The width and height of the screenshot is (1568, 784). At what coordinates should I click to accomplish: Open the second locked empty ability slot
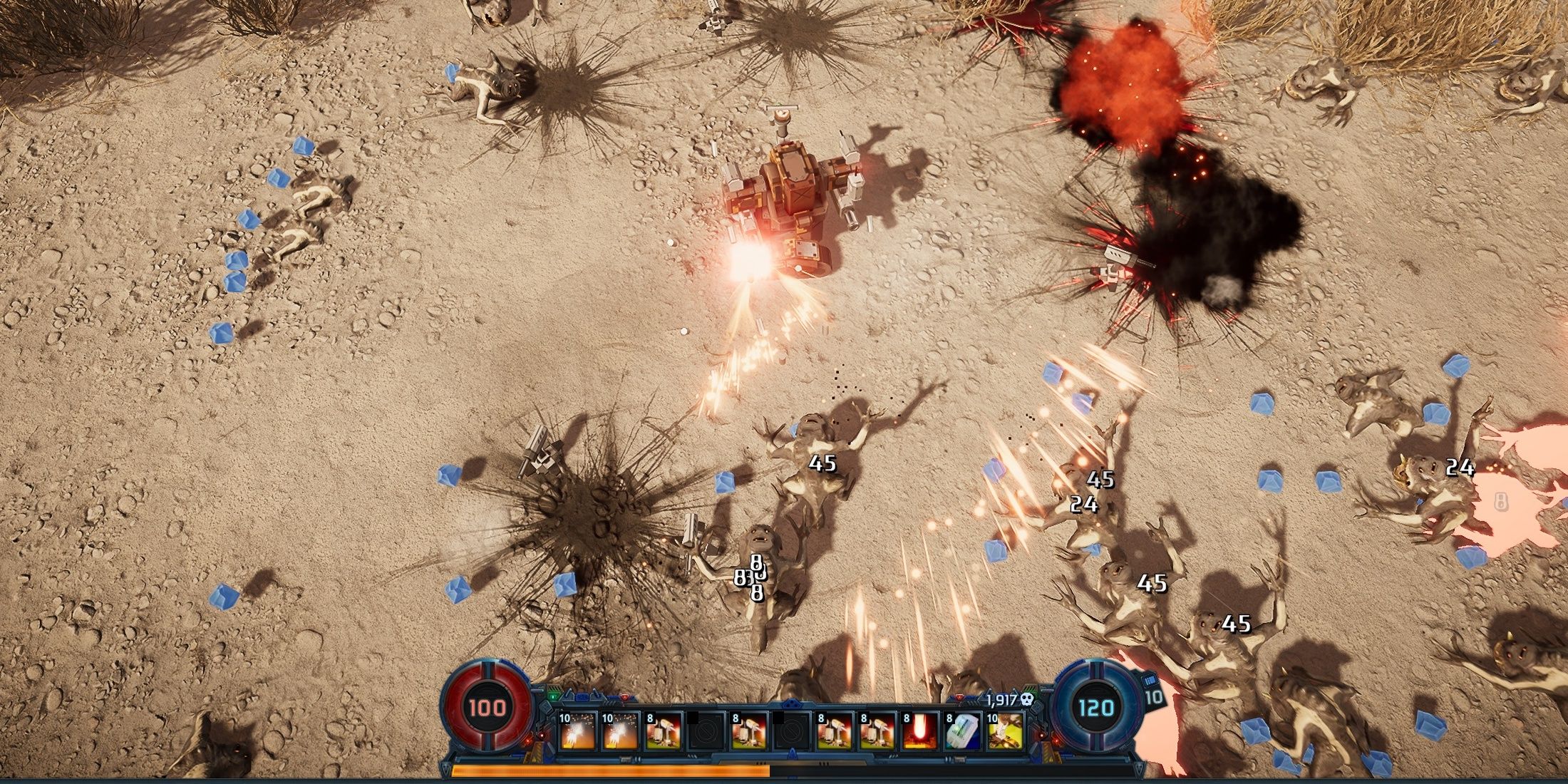point(792,731)
